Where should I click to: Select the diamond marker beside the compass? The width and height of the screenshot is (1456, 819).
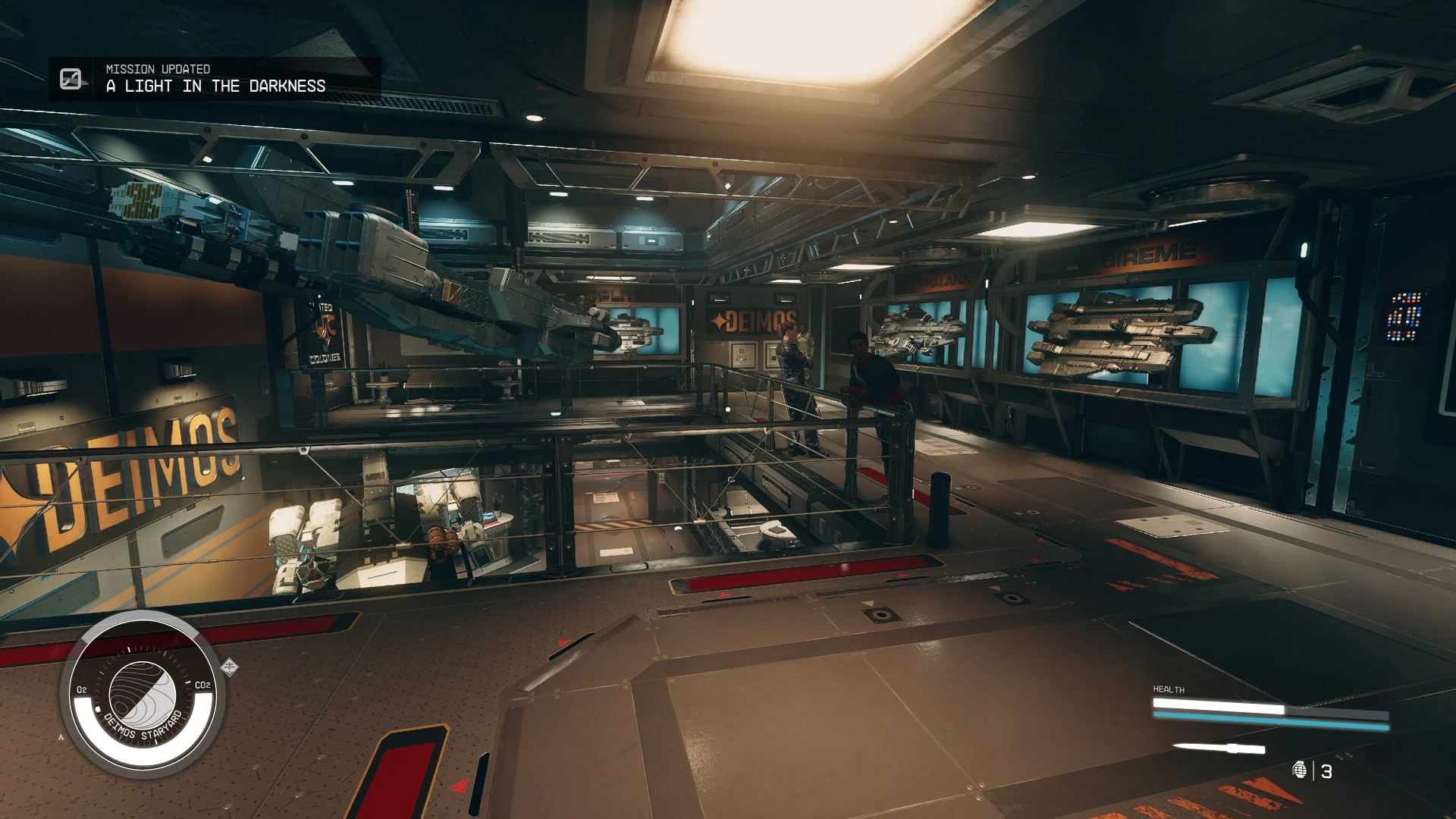(x=230, y=667)
